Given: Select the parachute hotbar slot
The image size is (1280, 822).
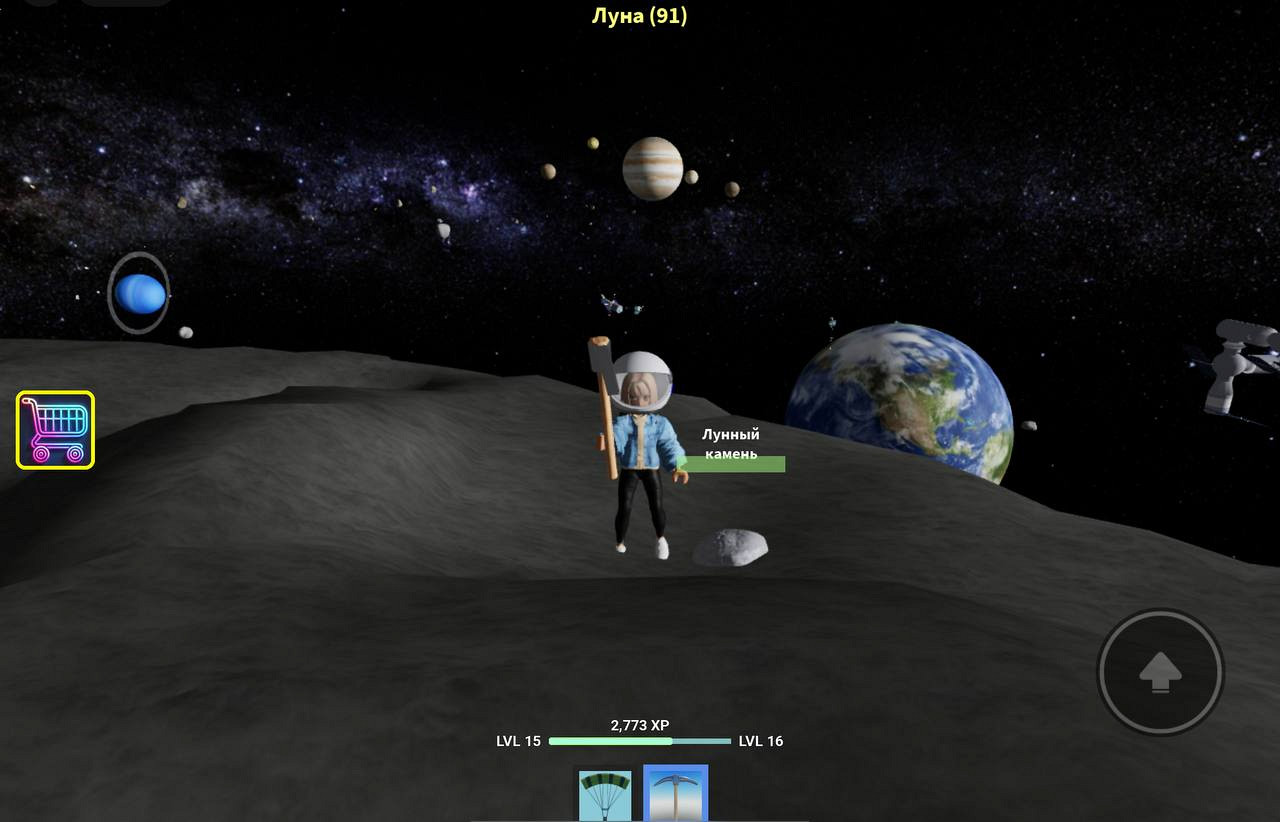Looking at the screenshot, I should tap(605, 794).
